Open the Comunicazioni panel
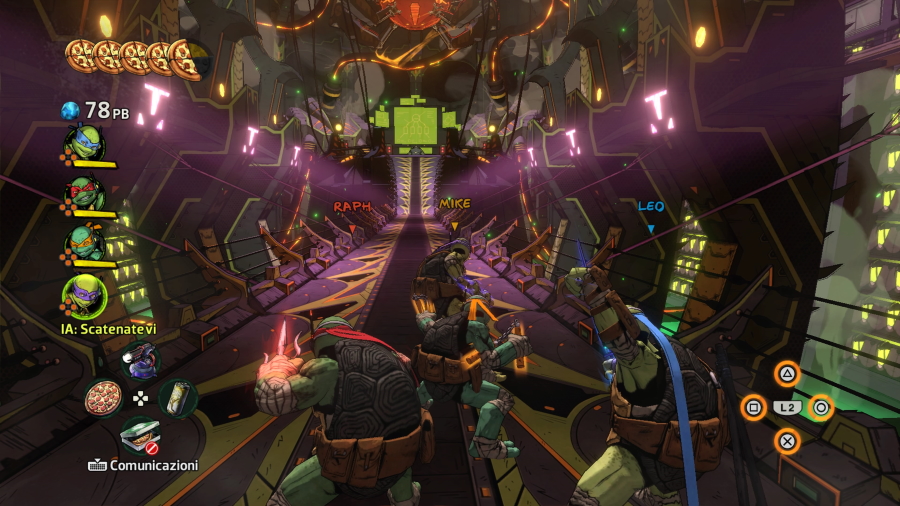 (142, 465)
